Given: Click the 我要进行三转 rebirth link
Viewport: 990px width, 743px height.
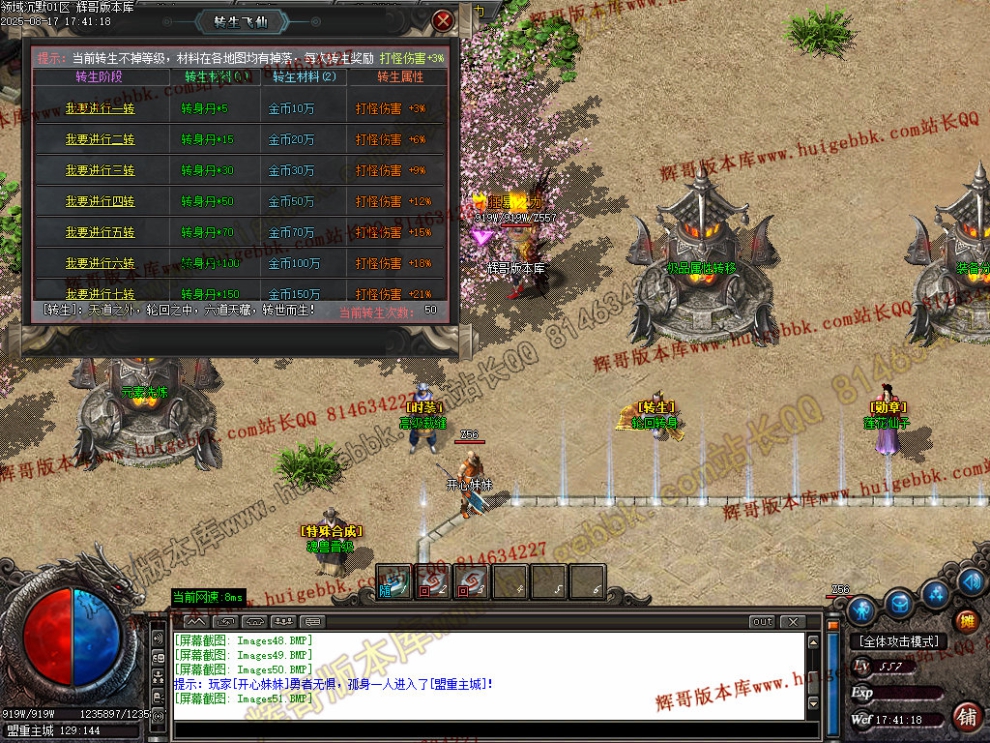Looking at the screenshot, I should (100, 171).
